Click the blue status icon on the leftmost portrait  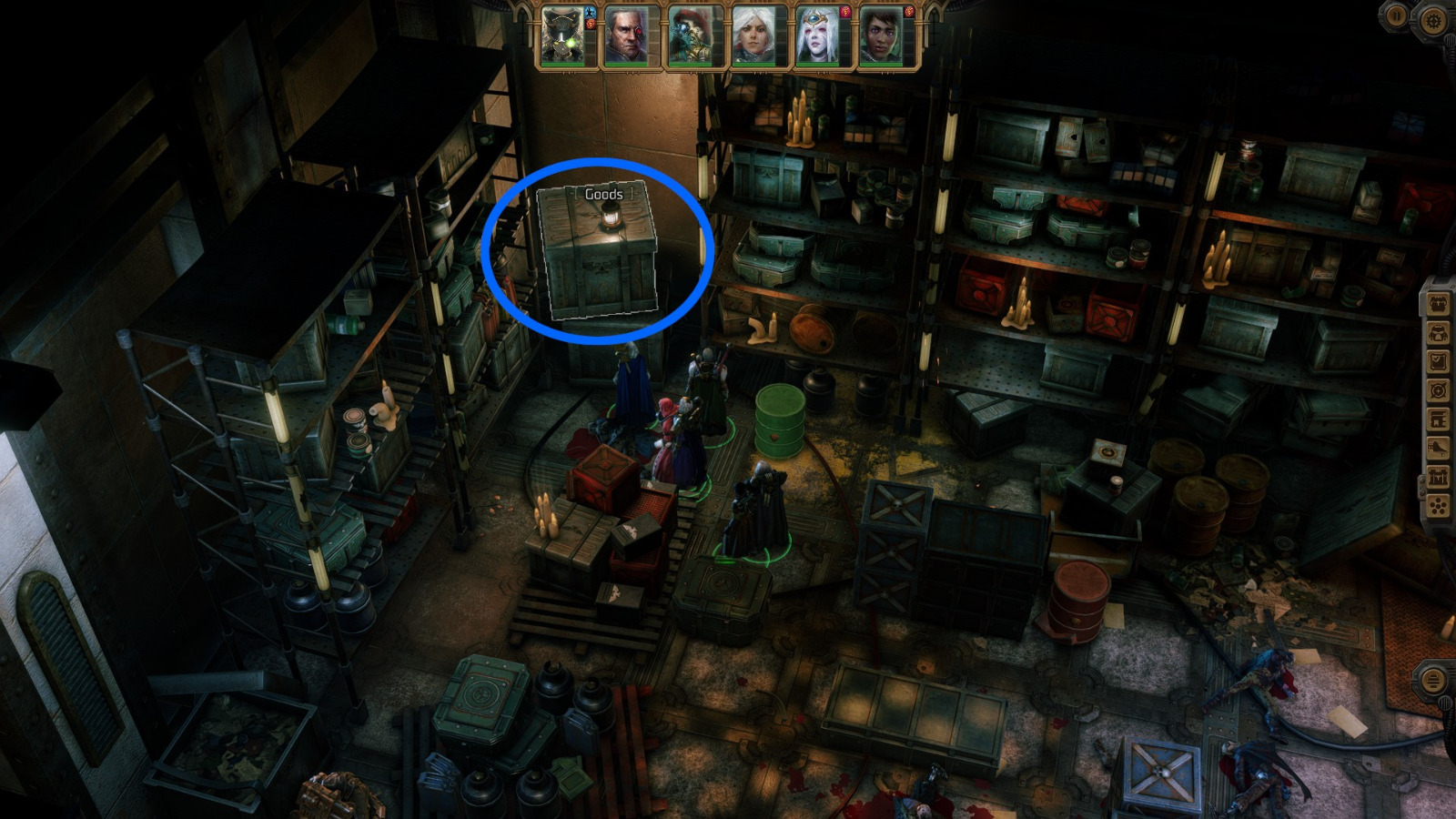click(x=589, y=15)
